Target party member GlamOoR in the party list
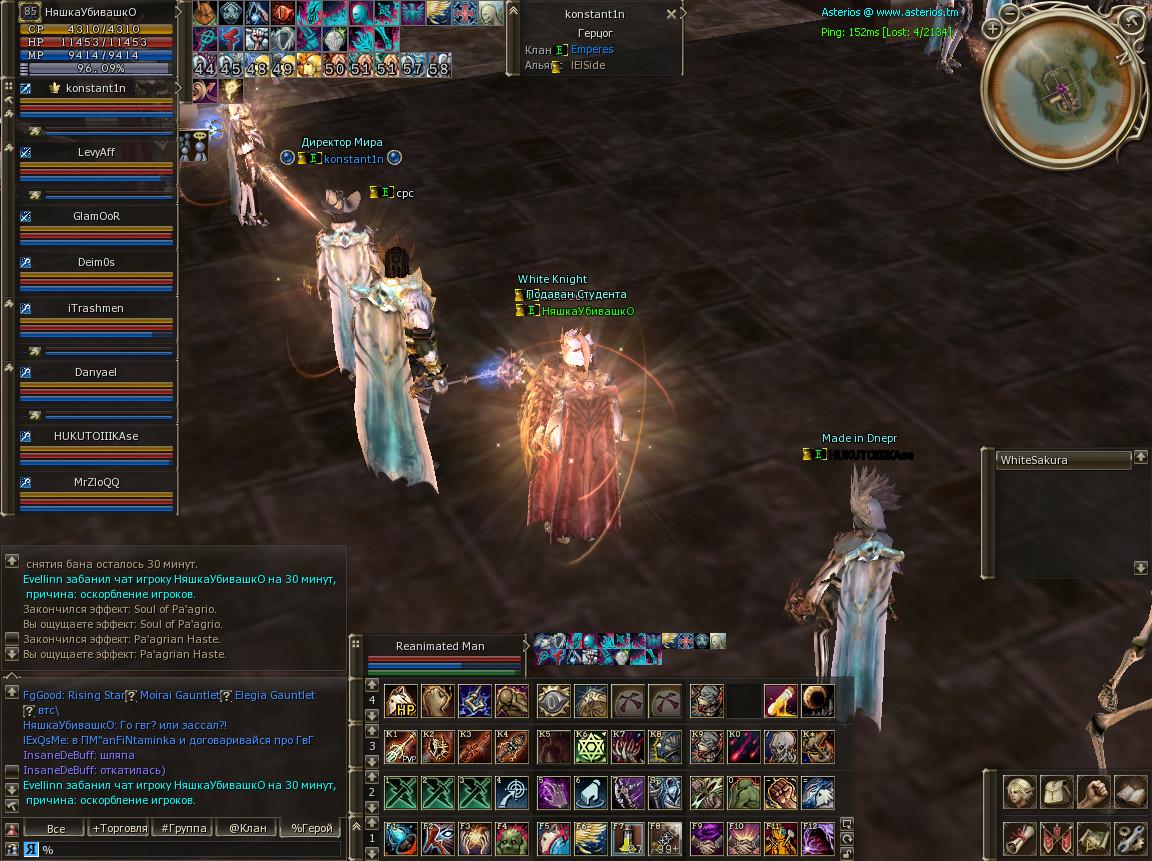The height and width of the screenshot is (861, 1152). coord(97,216)
